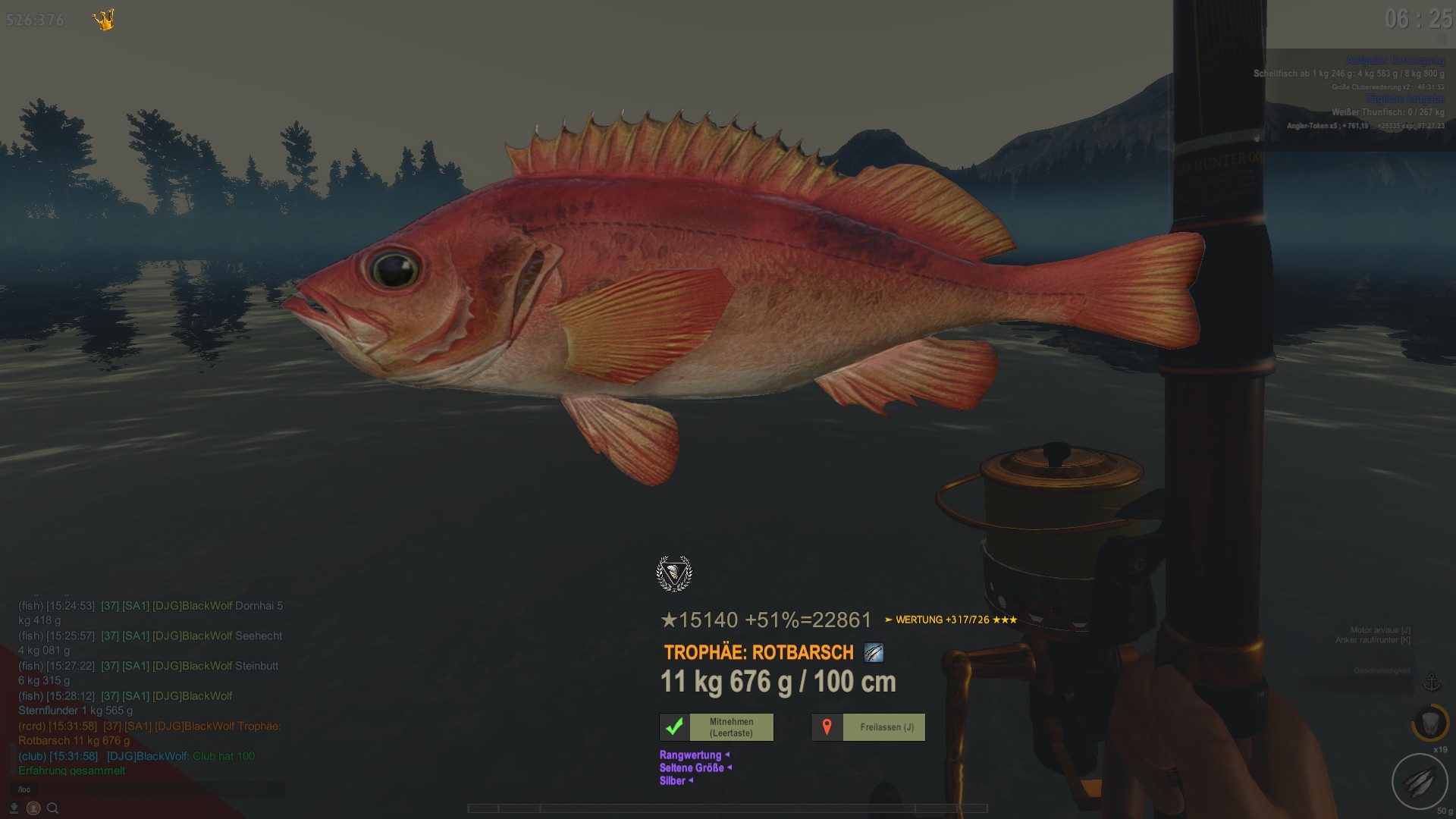This screenshot has height=819, width=1456.
Task: Open the magnifying glass search icon
Action: click(x=53, y=808)
